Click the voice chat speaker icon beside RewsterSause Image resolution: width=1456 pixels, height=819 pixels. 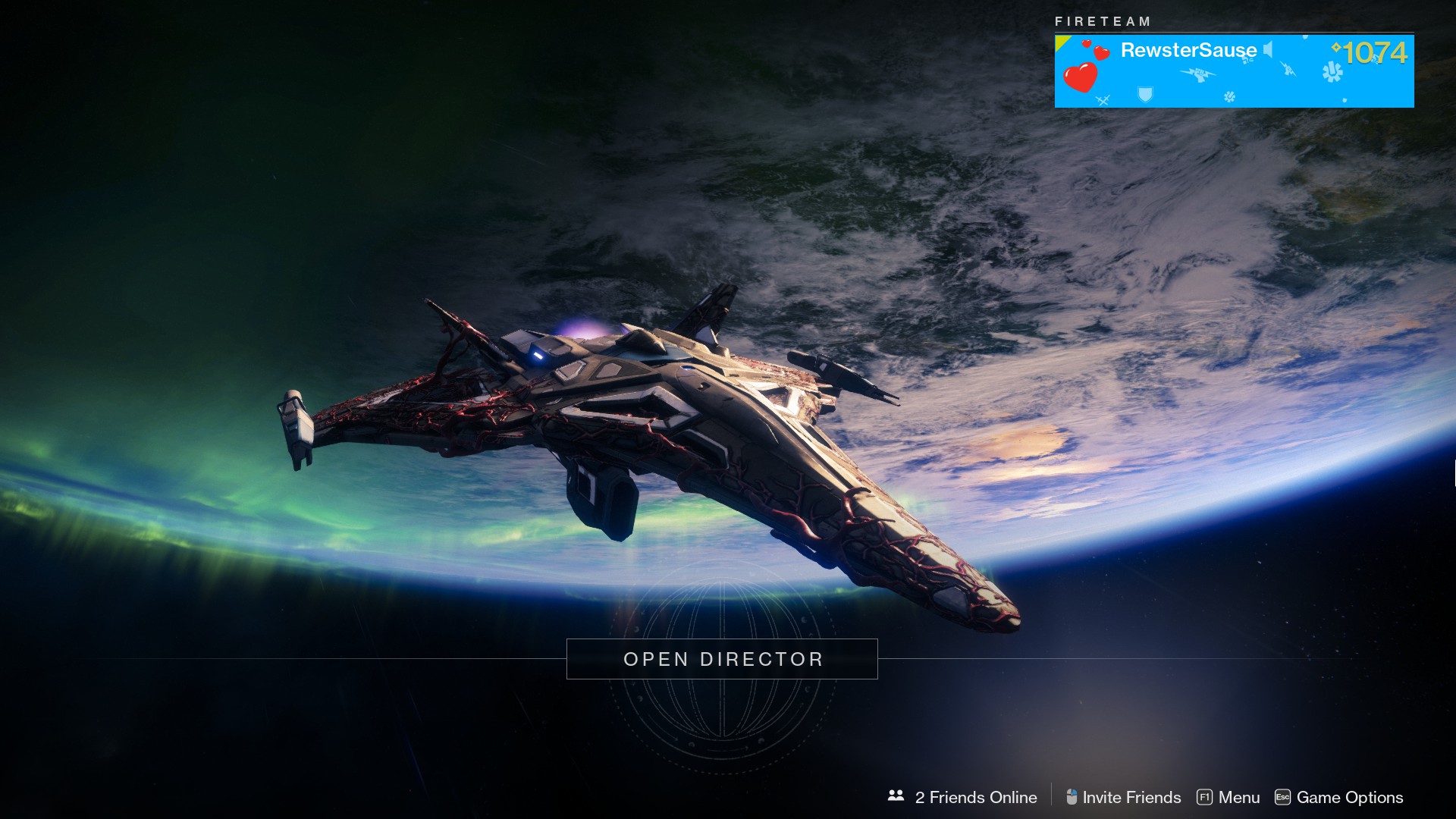1268,51
